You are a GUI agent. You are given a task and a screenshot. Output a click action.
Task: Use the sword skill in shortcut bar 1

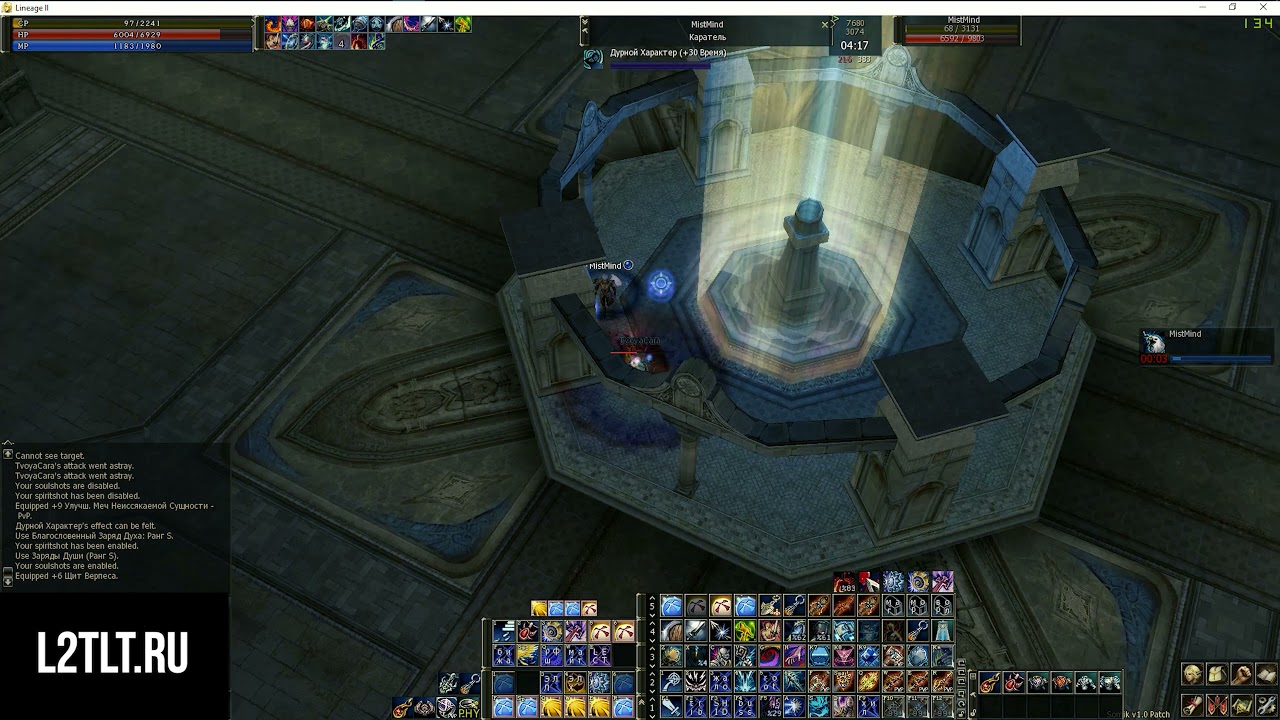(x=671, y=707)
